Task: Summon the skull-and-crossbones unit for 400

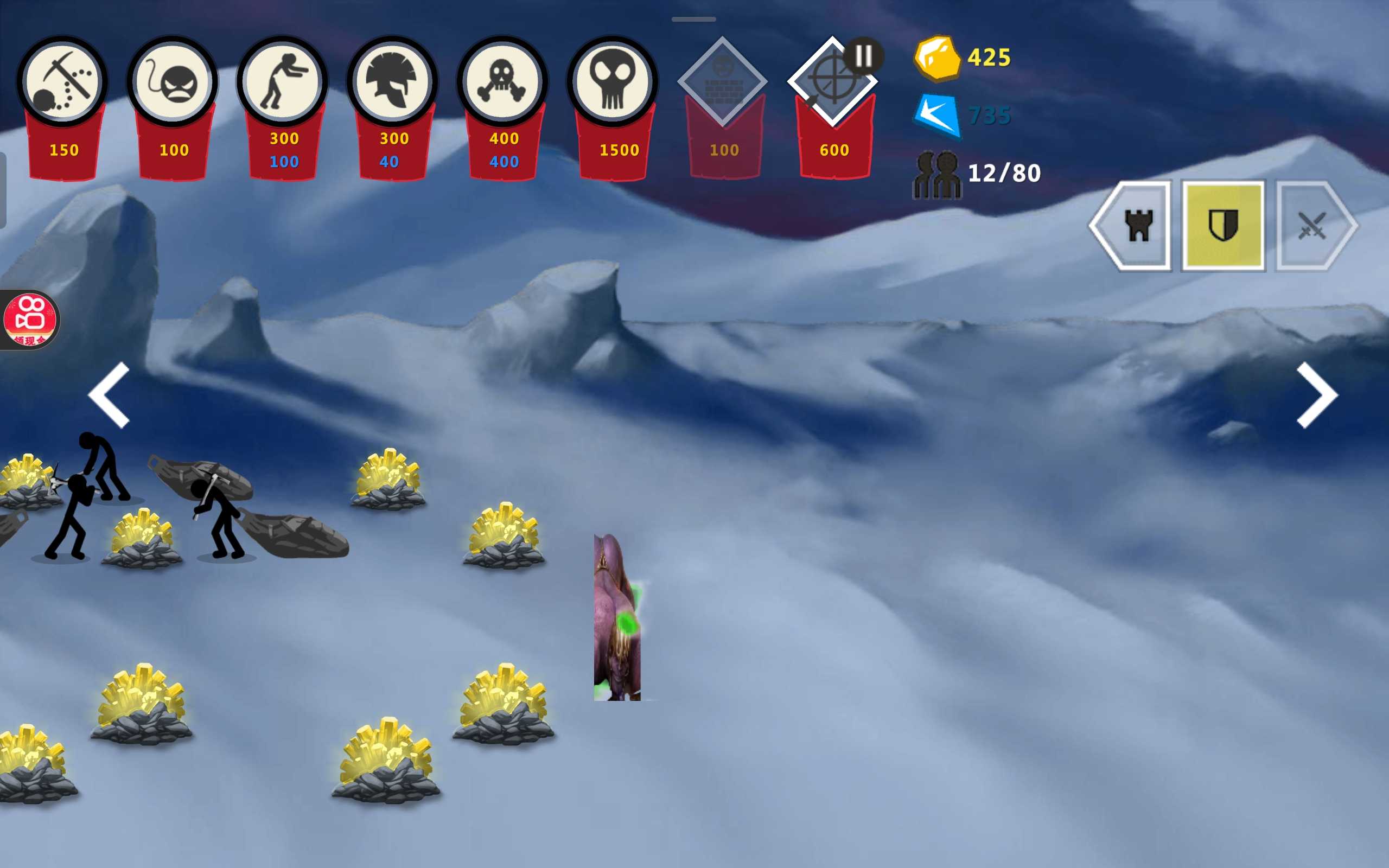Action: click(x=503, y=81)
